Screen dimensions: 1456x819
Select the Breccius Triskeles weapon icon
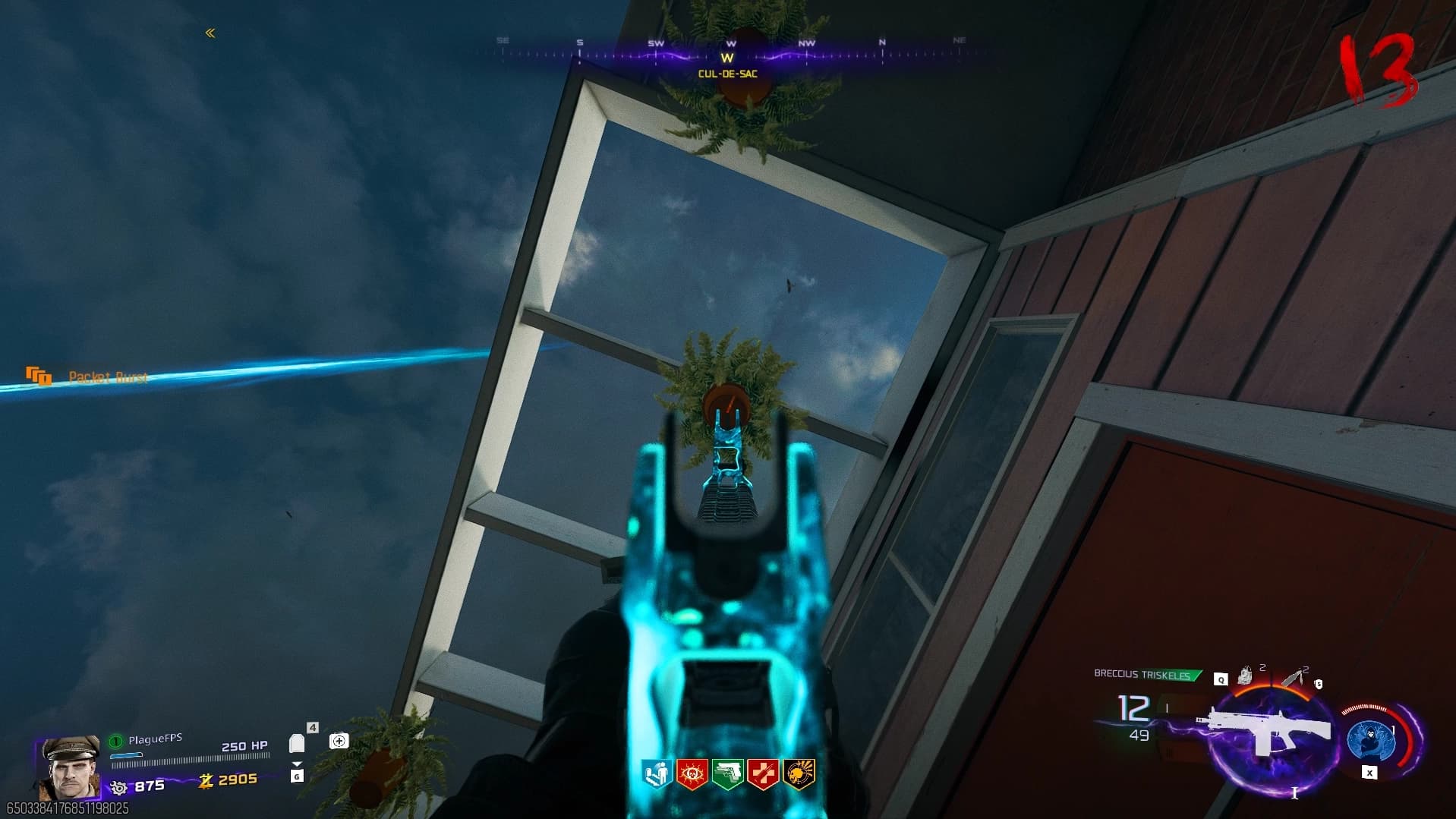click(1263, 730)
